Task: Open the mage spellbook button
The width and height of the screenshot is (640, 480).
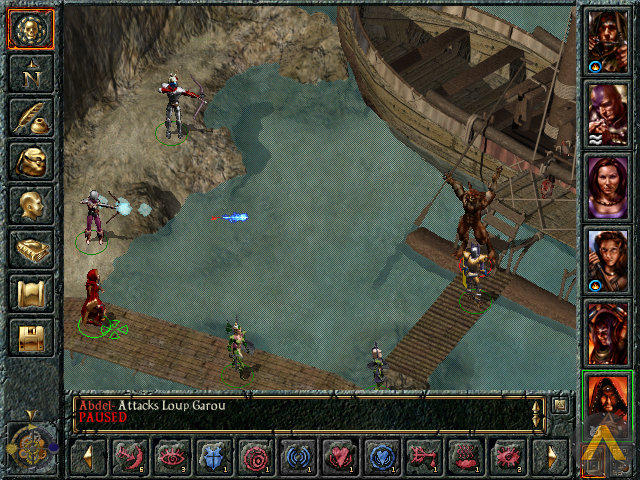Action: pos(31,249)
